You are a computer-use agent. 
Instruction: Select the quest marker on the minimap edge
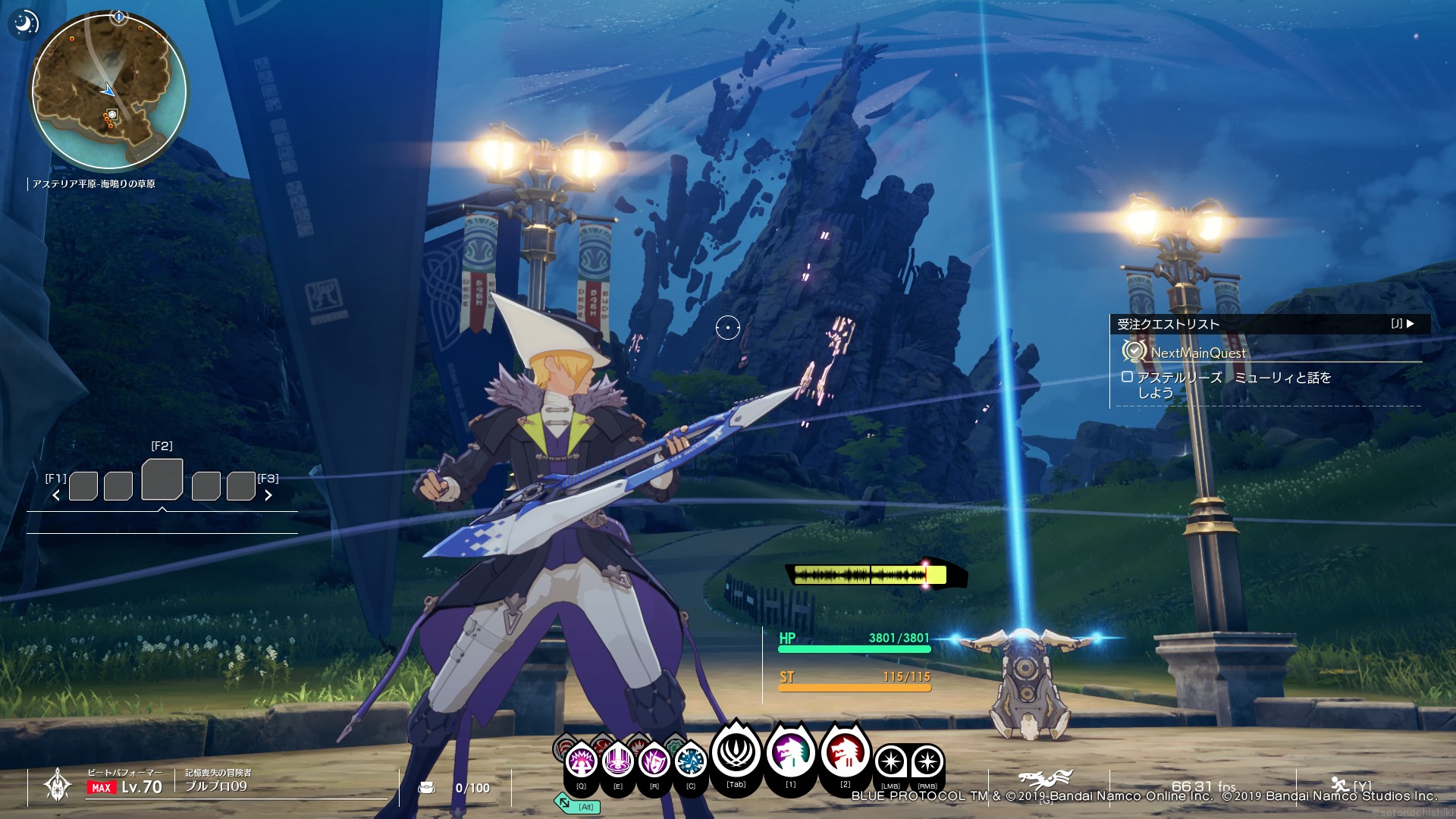pyautogui.click(x=119, y=16)
